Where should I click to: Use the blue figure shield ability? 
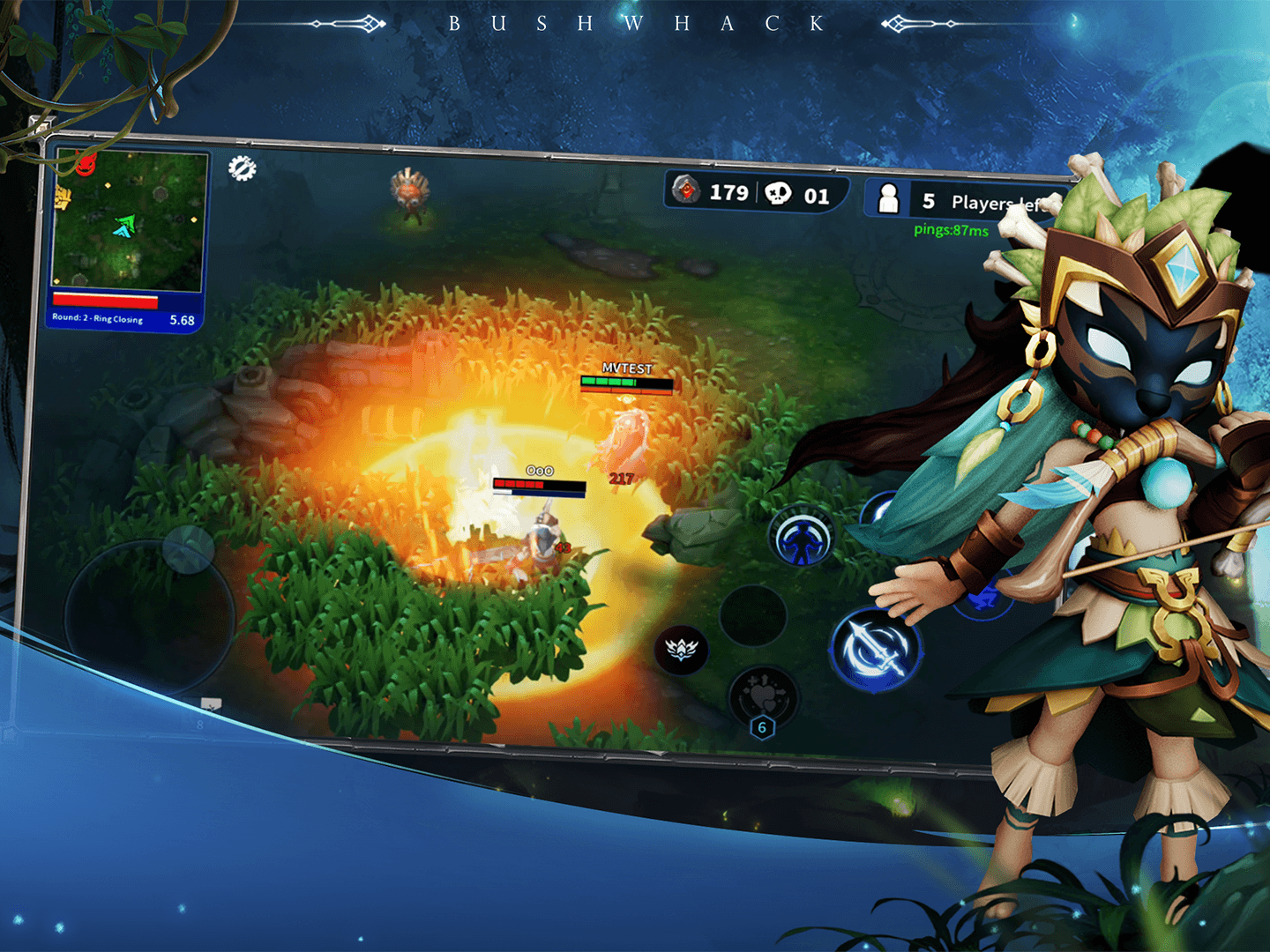(x=801, y=537)
